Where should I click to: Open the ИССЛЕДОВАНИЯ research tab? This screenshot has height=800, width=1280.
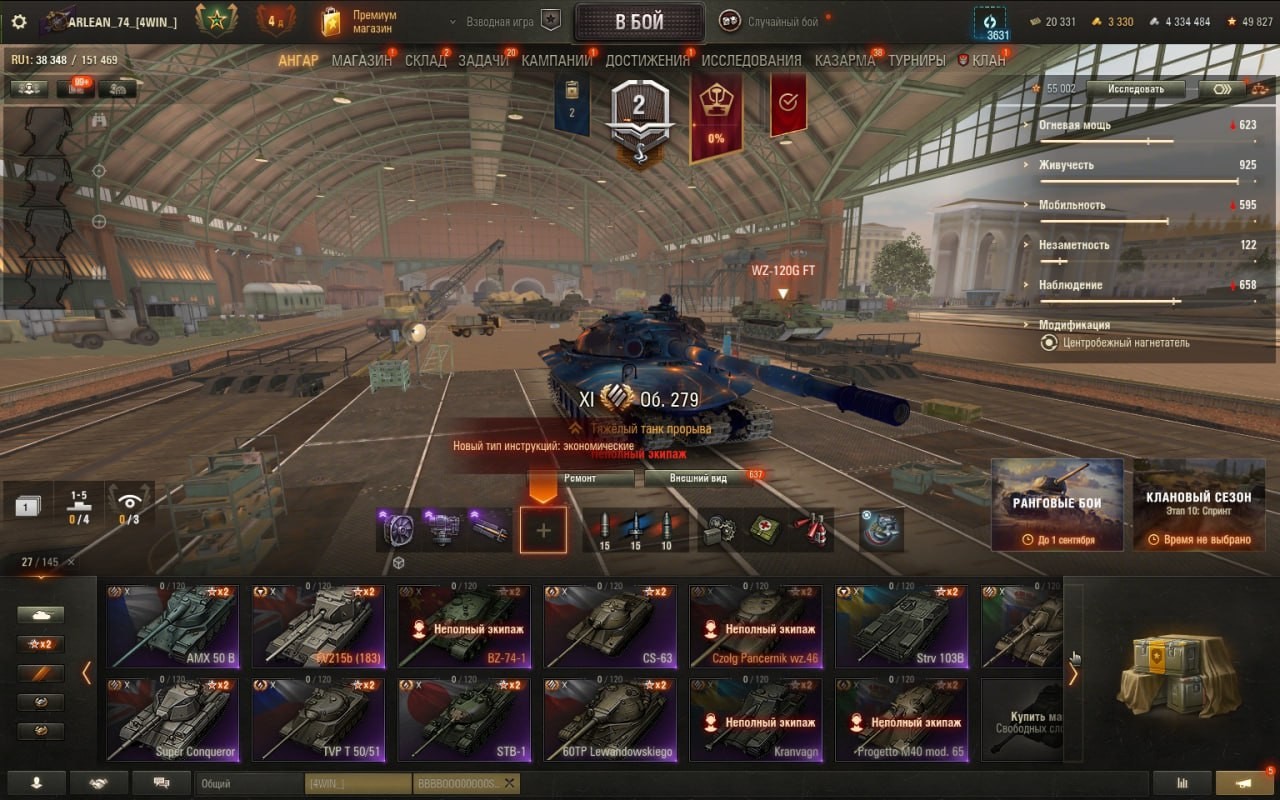751,60
